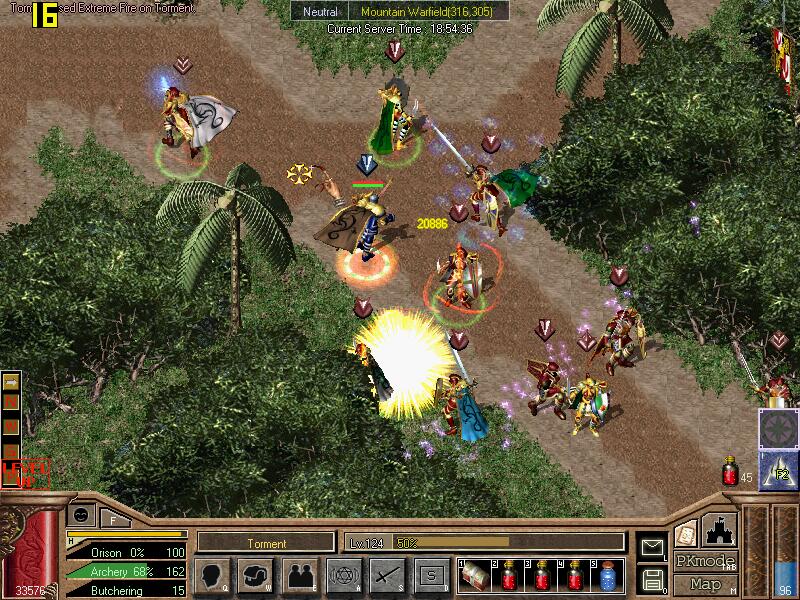Open the two-figures group button

[x=298, y=576]
